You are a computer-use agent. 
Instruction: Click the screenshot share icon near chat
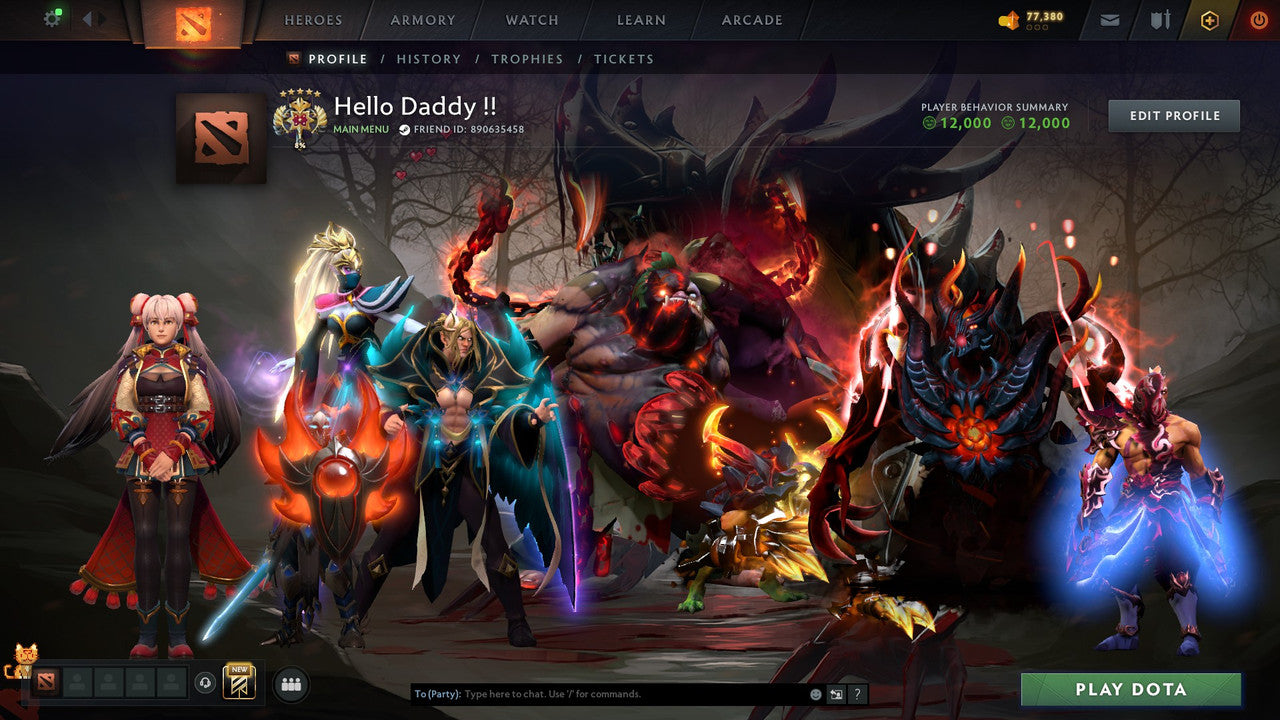[836, 694]
